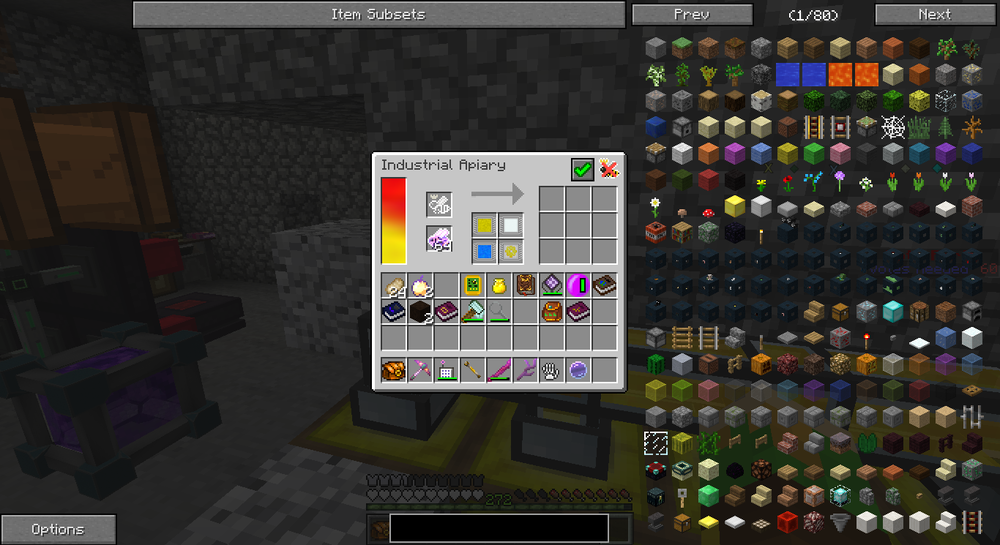Select the pink pickaxe in the hotbar
The height and width of the screenshot is (545, 1000).
pos(421,370)
